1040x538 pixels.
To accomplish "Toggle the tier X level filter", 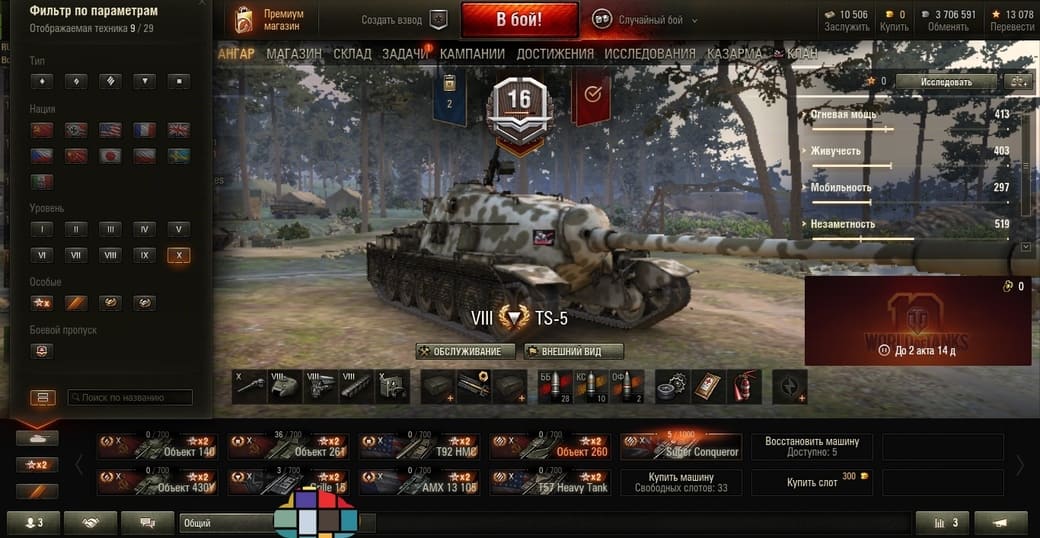I will point(179,255).
